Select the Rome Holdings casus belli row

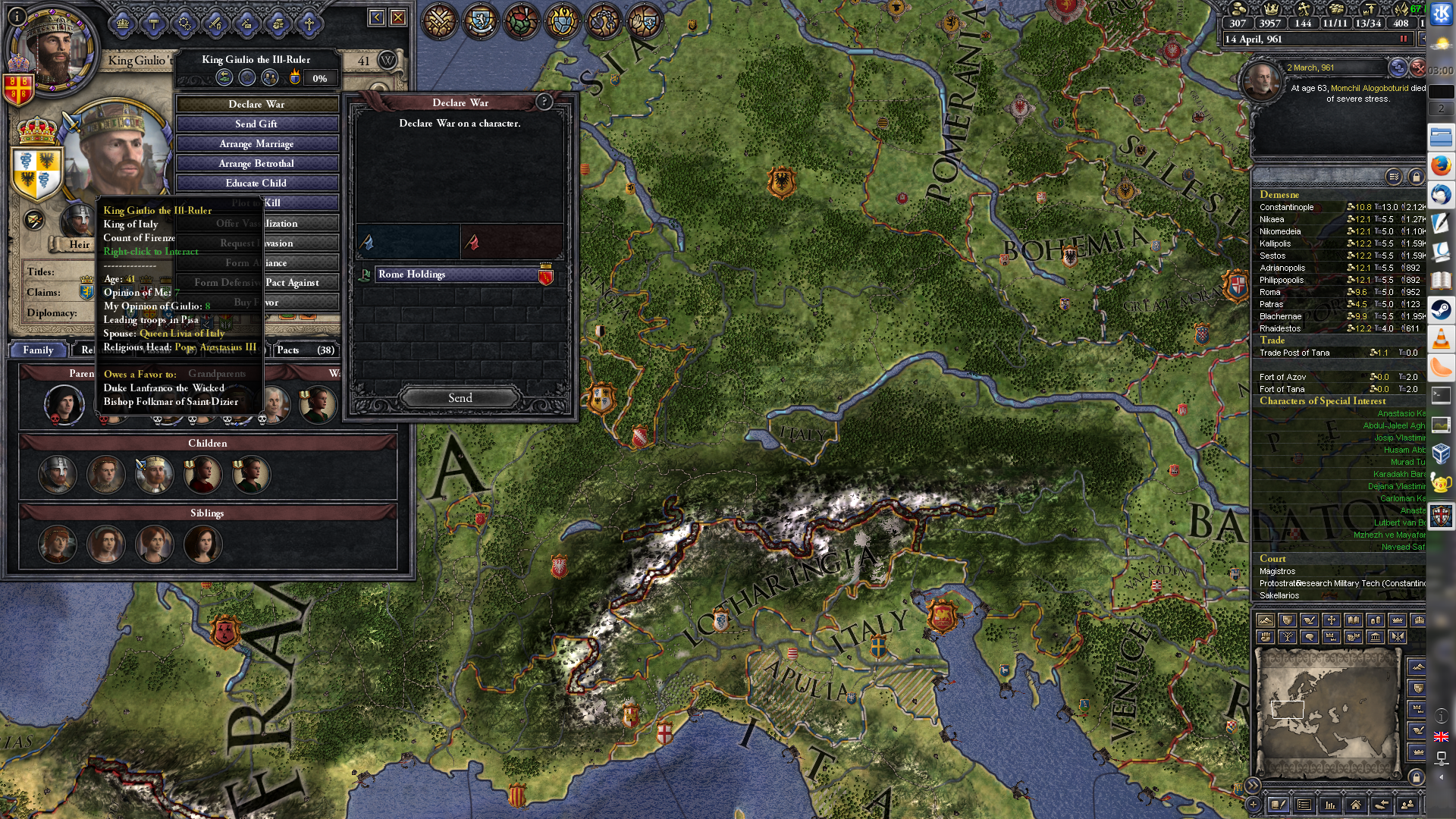point(457,275)
